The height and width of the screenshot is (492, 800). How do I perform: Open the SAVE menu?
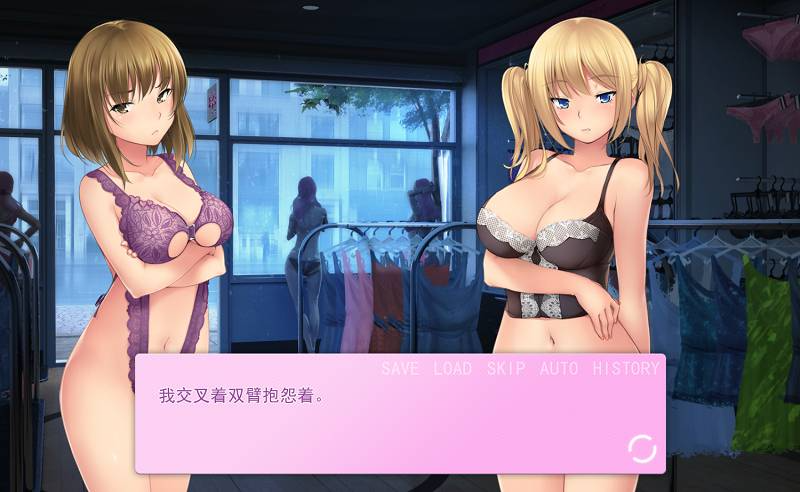click(400, 368)
